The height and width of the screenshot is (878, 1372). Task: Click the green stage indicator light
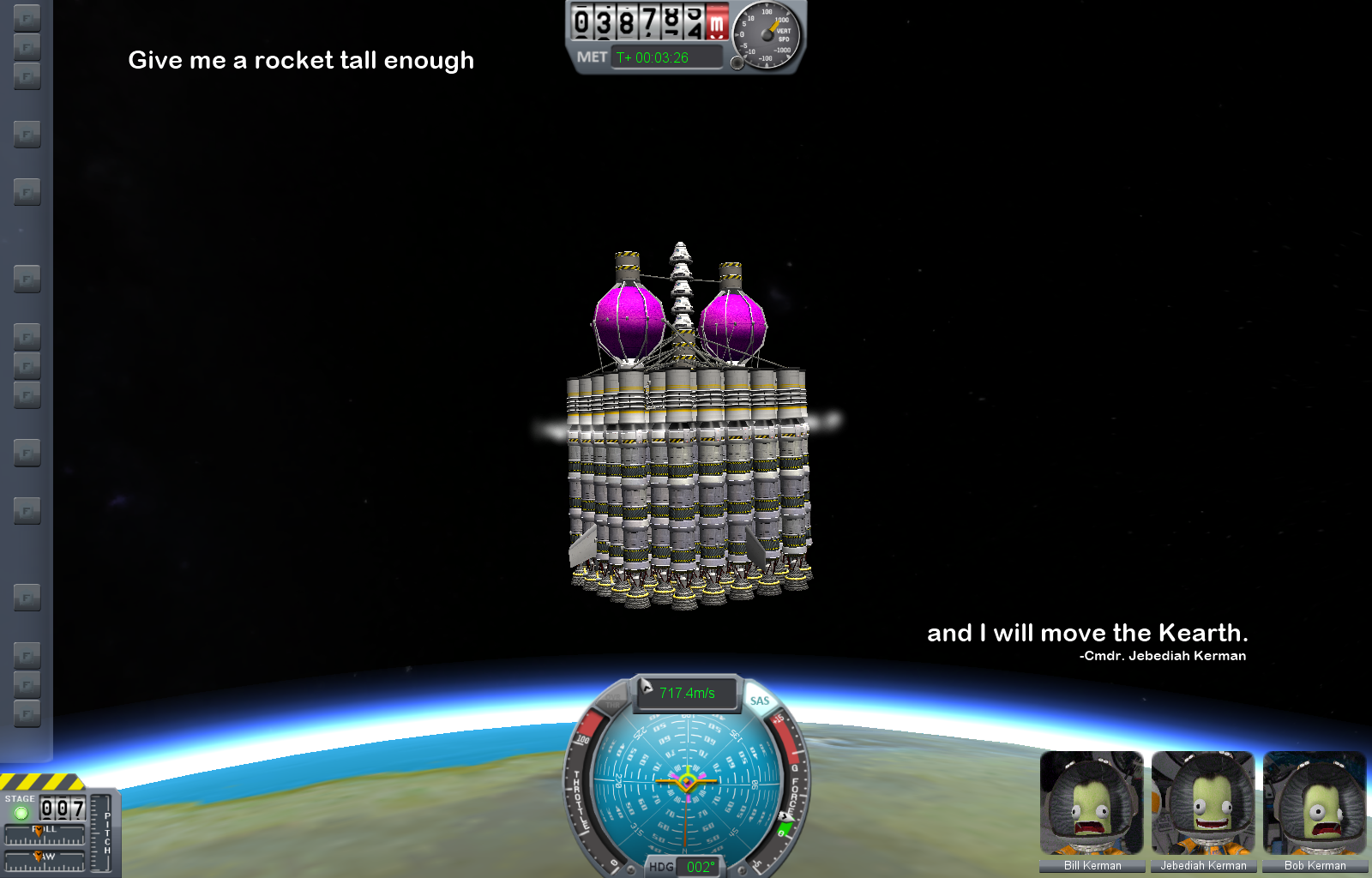tap(21, 811)
